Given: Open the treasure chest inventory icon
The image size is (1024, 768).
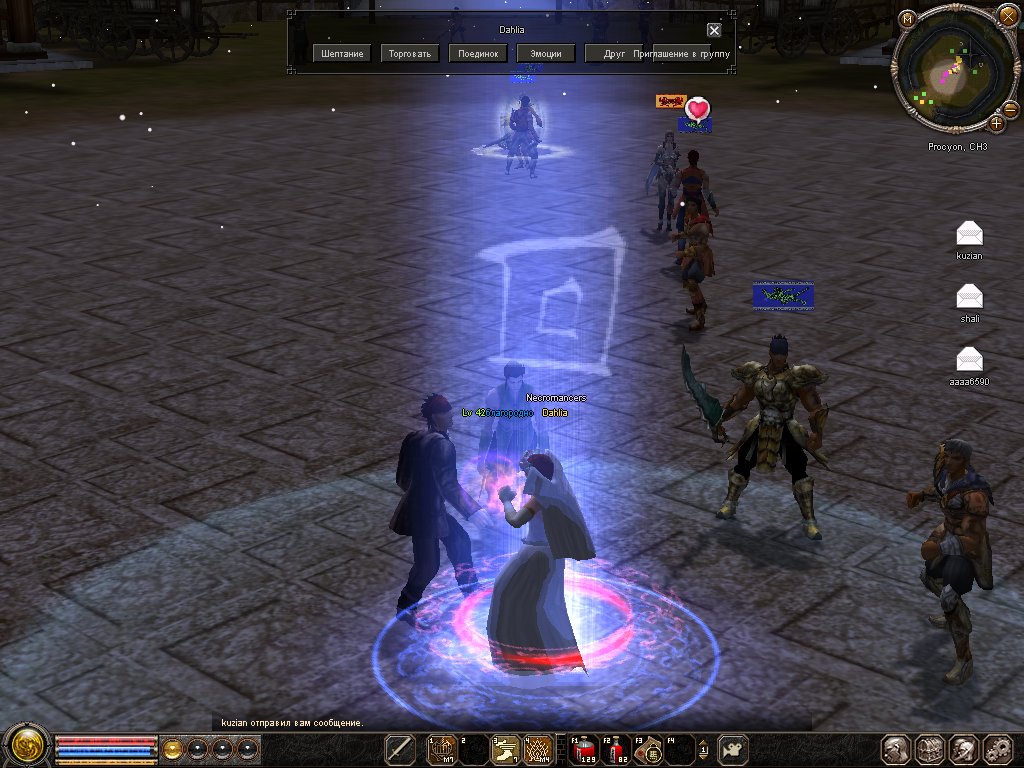Looking at the screenshot, I should (x=930, y=749).
